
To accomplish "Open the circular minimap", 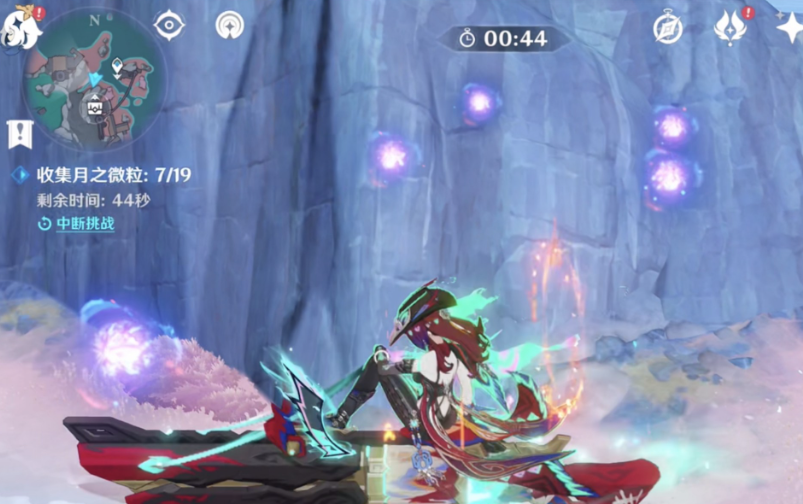I will [94, 77].
